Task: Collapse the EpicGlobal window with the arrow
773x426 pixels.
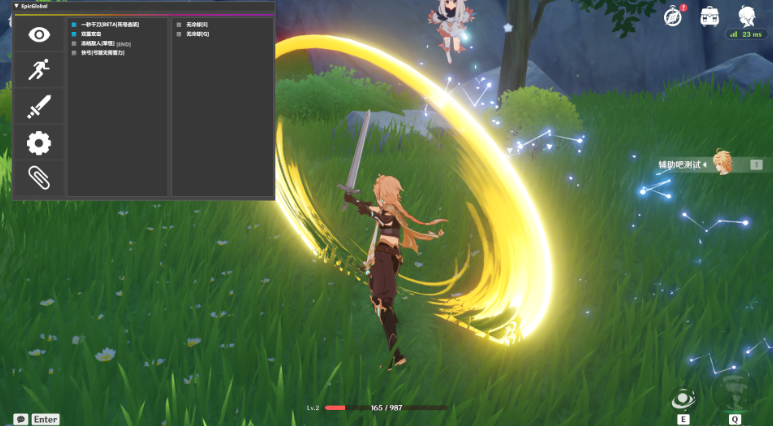Action: pos(15,6)
